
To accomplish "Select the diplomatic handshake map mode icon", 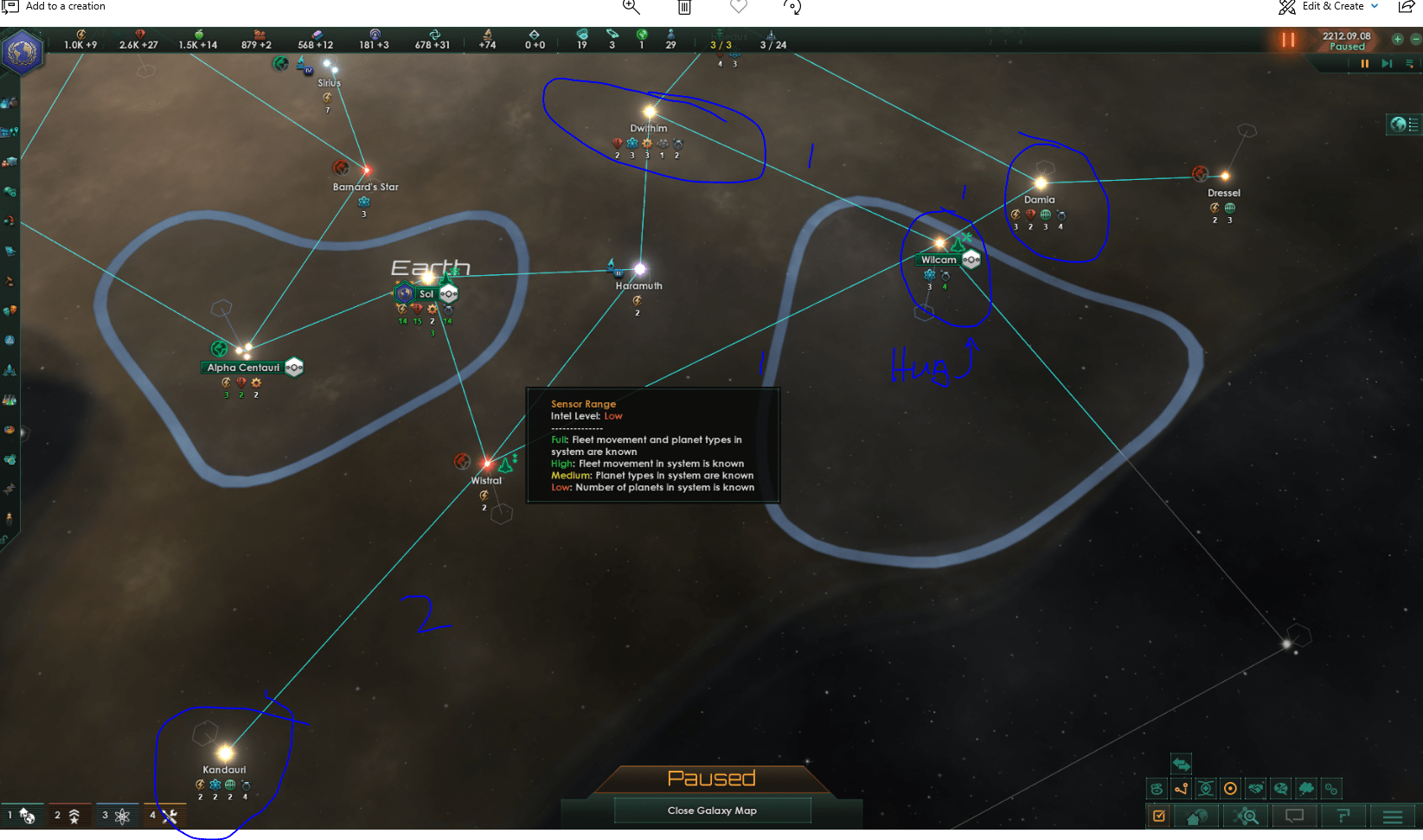I will point(1256,788).
